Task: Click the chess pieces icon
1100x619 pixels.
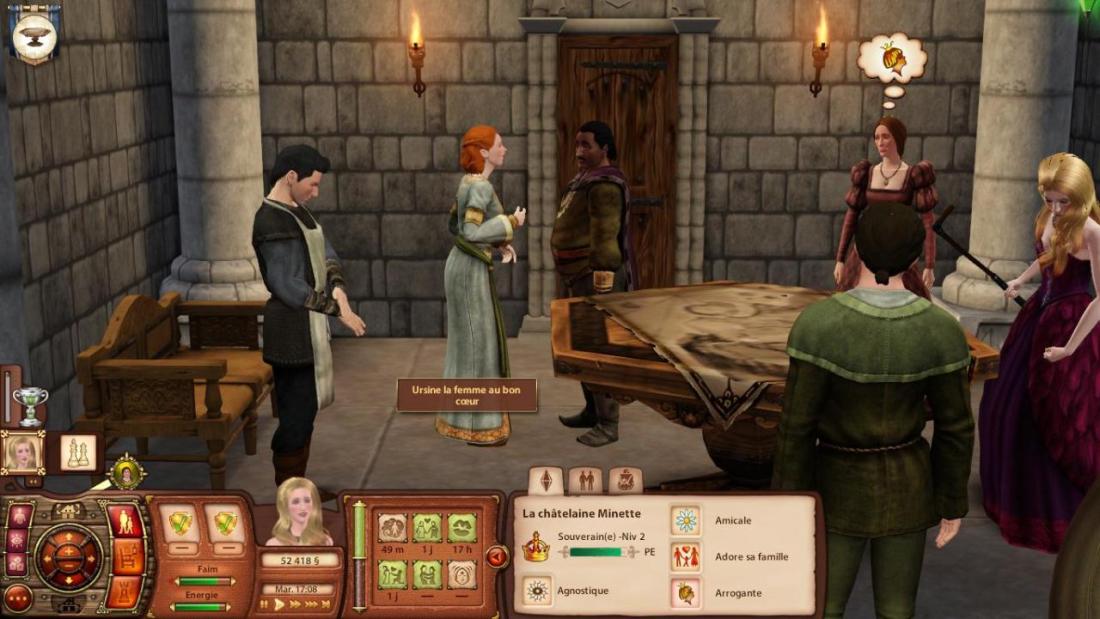Action: coord(78,453)
